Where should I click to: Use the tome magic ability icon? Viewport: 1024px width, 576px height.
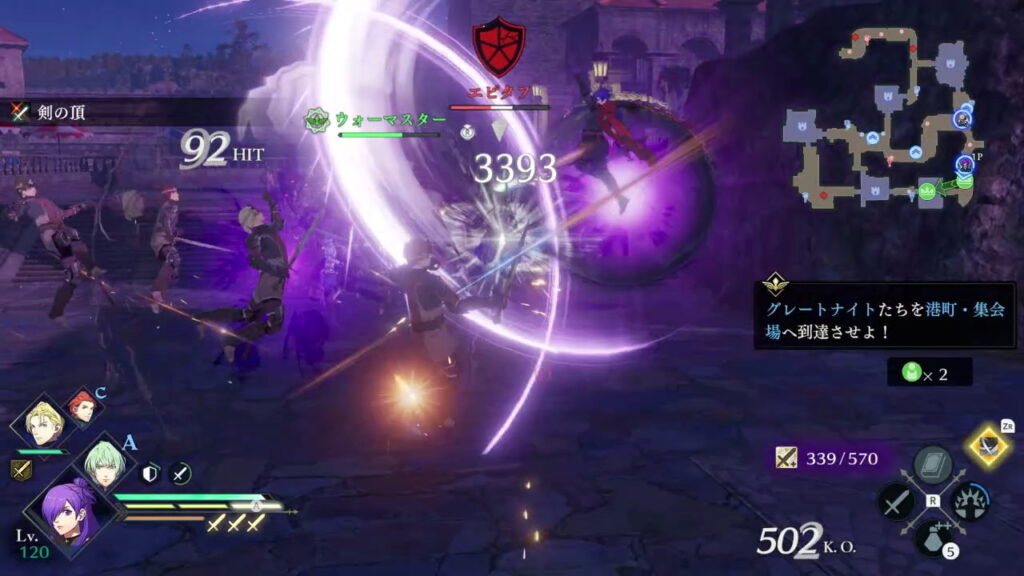(x=933, y=465)
